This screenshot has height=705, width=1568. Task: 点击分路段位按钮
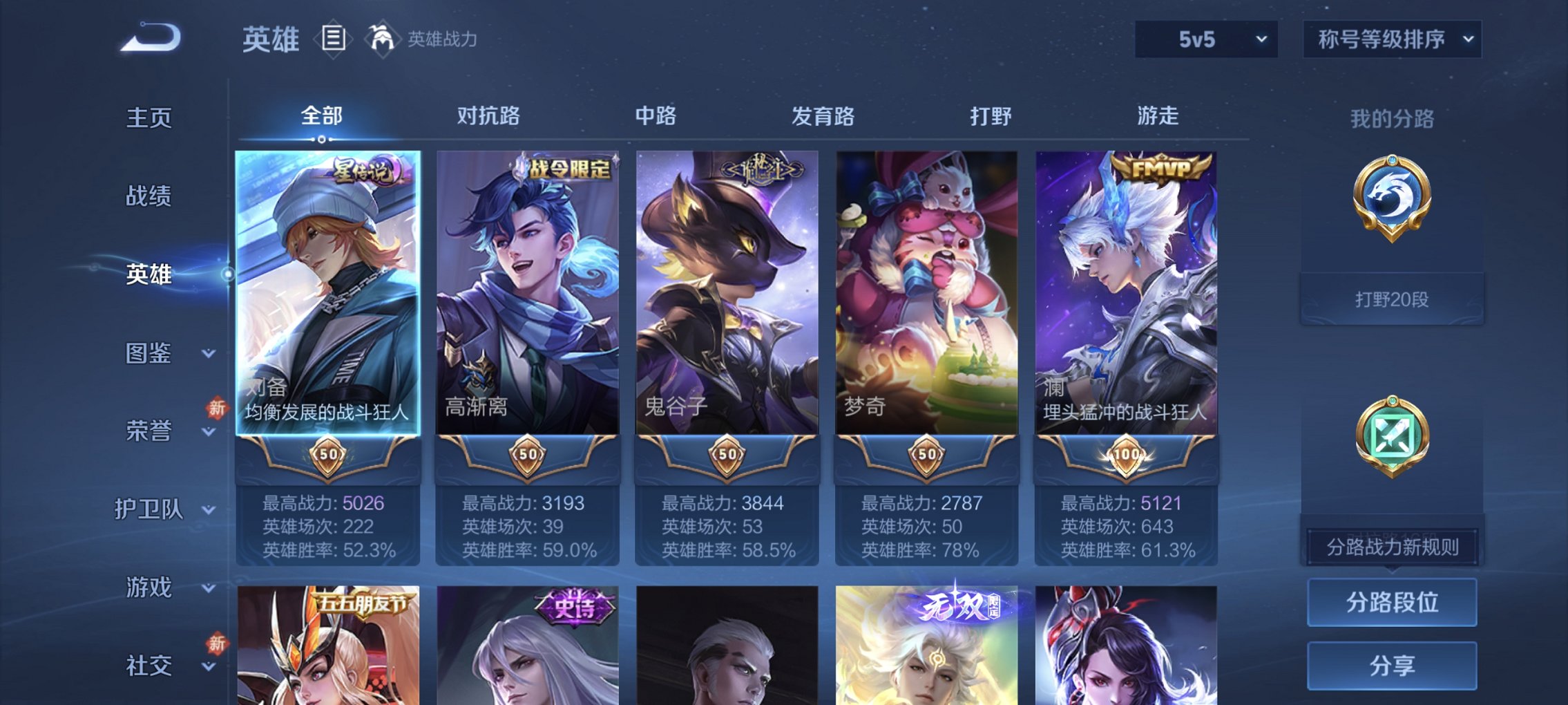click(1392, 601)
